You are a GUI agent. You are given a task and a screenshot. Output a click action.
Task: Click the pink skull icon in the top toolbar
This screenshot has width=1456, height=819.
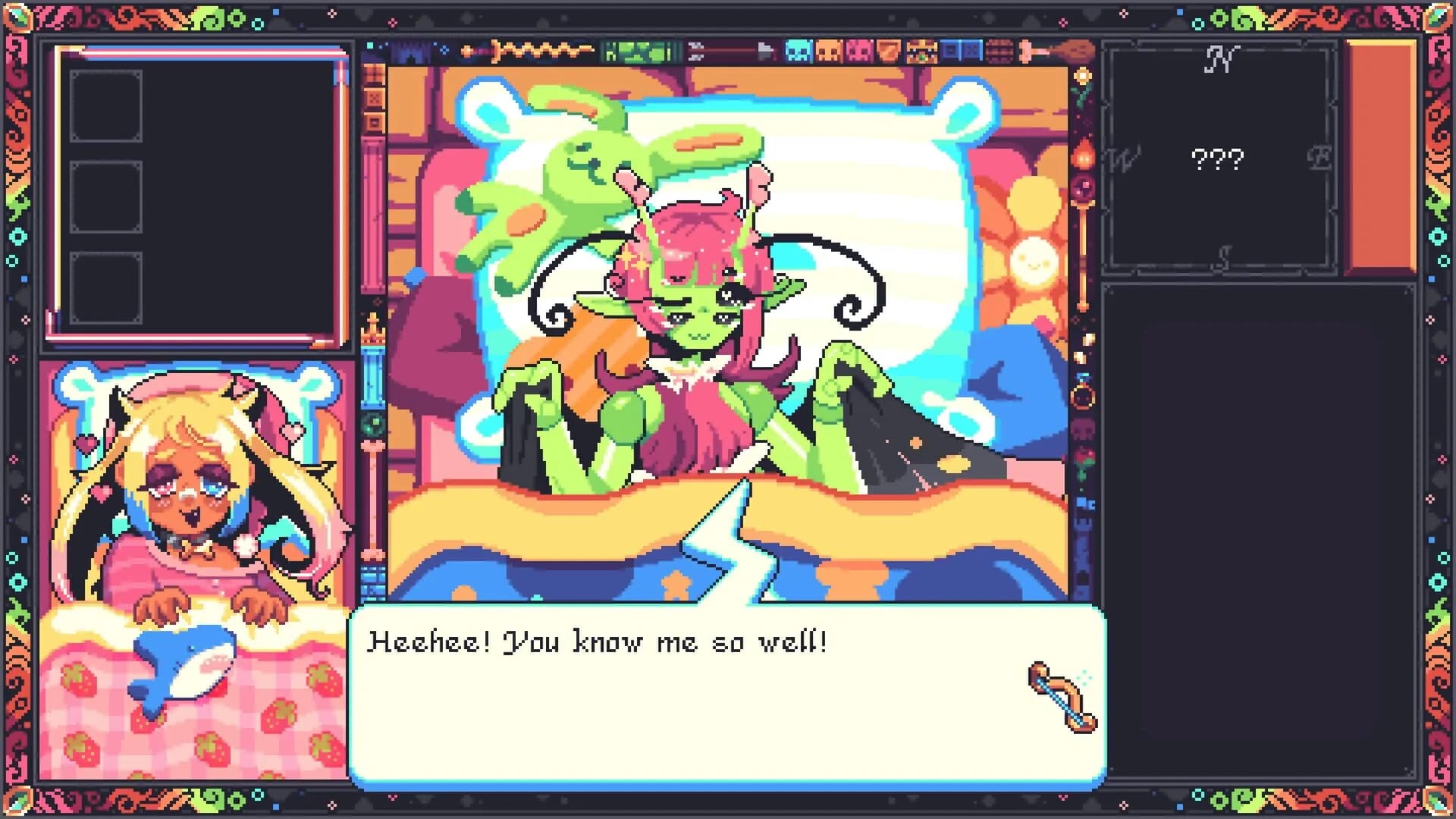pos(861,53)
